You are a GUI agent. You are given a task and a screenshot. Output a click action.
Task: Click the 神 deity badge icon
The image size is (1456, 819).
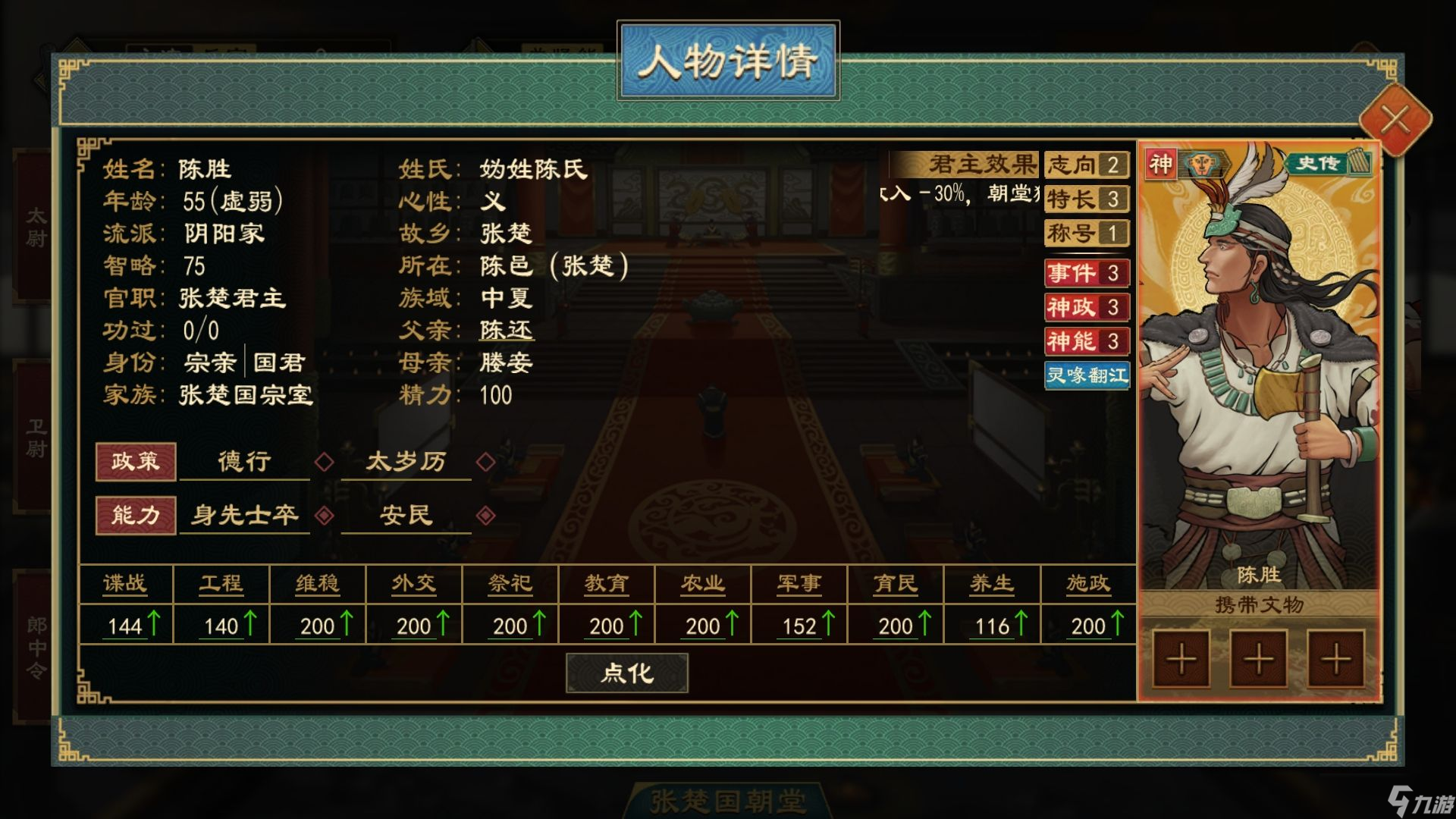coord(1161,162)
